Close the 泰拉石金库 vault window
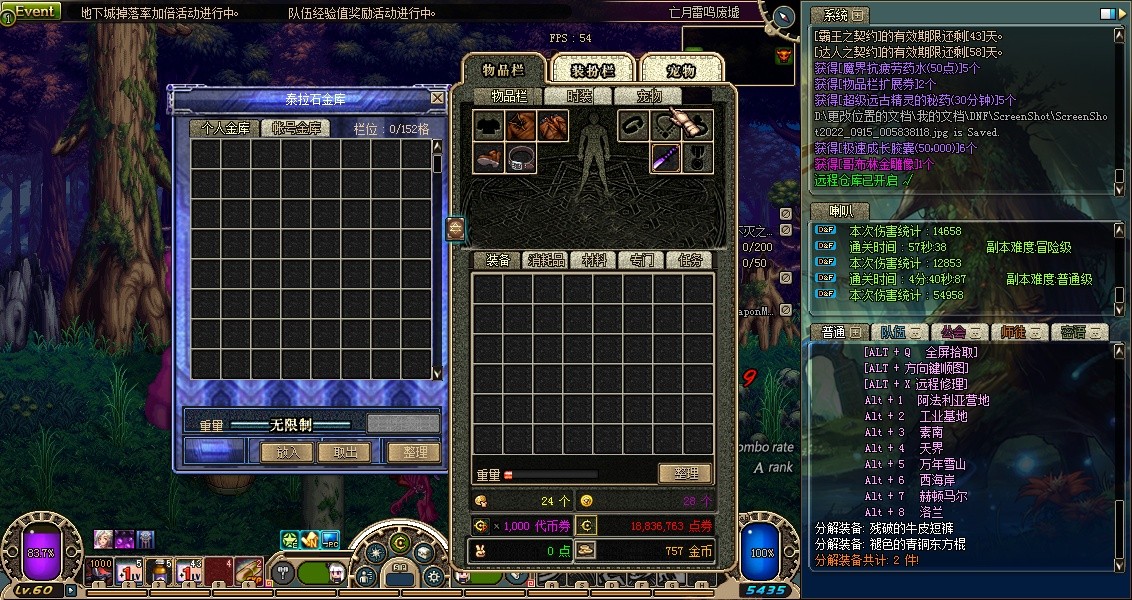Viewport: 1132px width, 600px height. point(437,98)
